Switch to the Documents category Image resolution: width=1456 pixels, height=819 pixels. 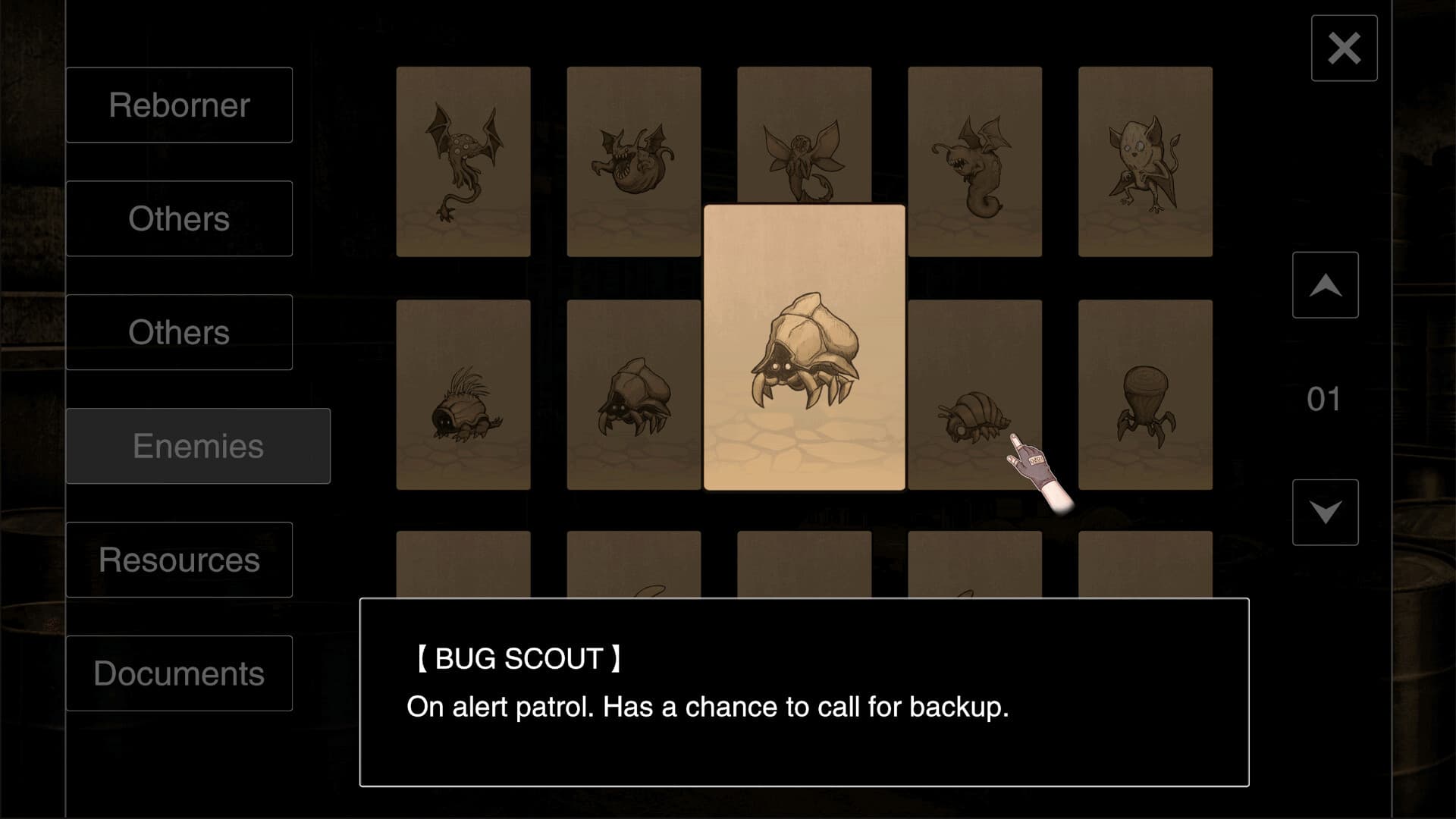179,673
